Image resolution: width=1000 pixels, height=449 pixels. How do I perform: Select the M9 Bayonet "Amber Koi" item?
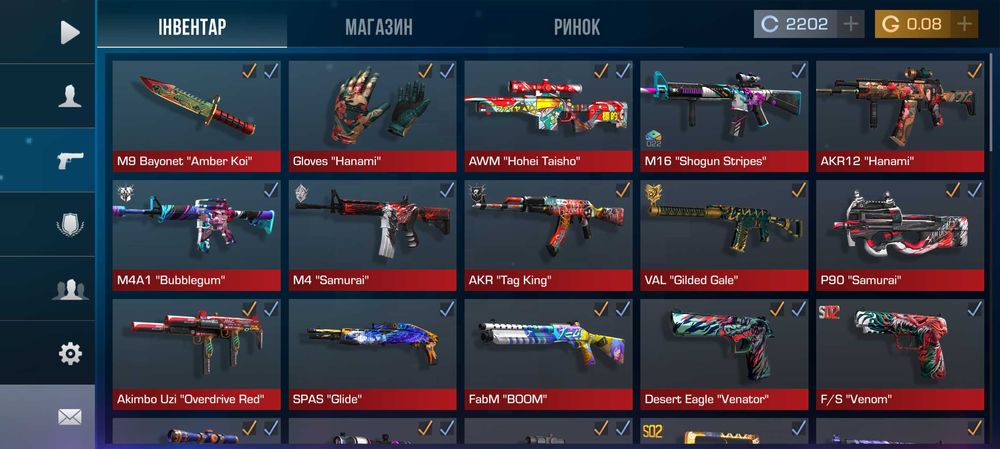click(197, 115)
